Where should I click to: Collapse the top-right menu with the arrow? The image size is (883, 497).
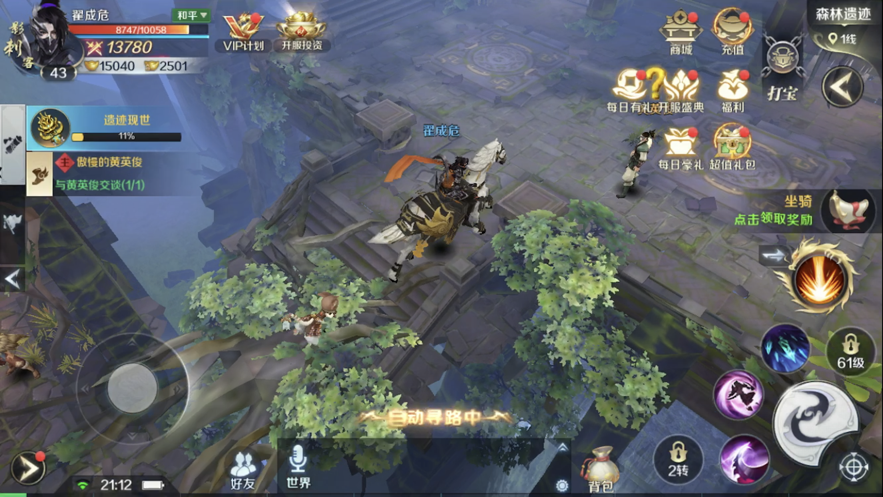842,87
